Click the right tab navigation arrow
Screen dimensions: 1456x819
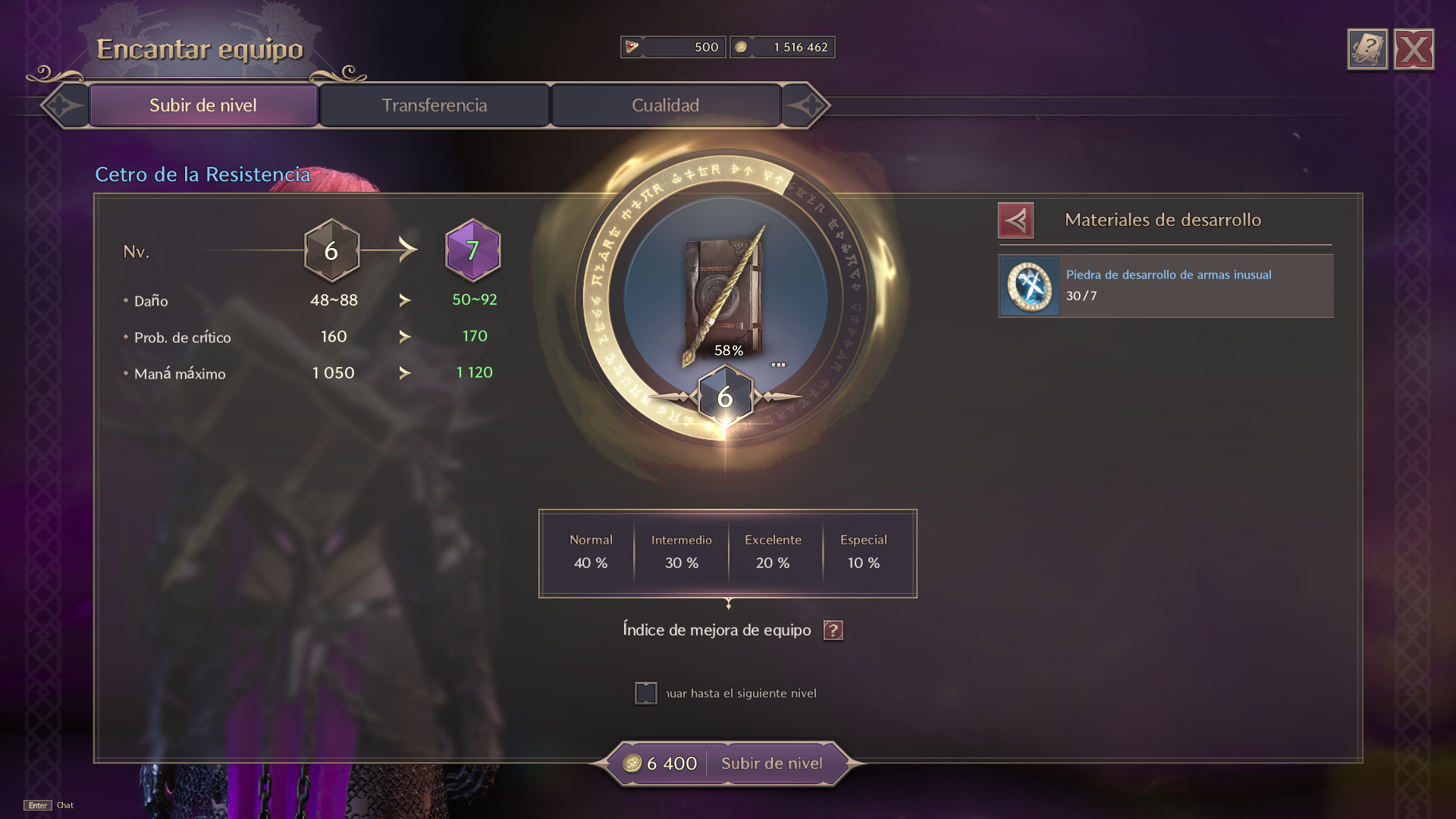[x=805, y=105]
